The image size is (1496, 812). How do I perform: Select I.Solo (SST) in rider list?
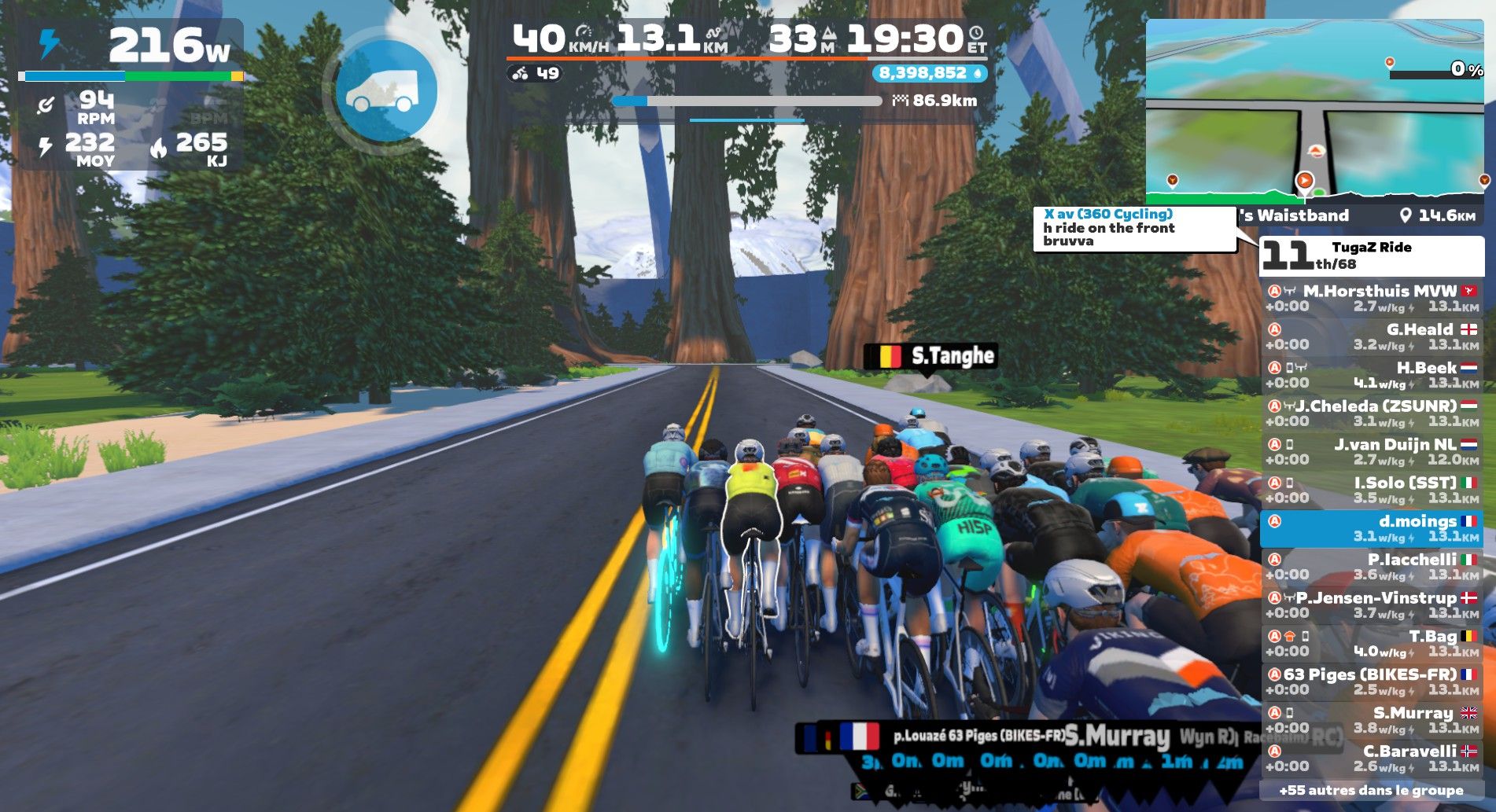1372,490
